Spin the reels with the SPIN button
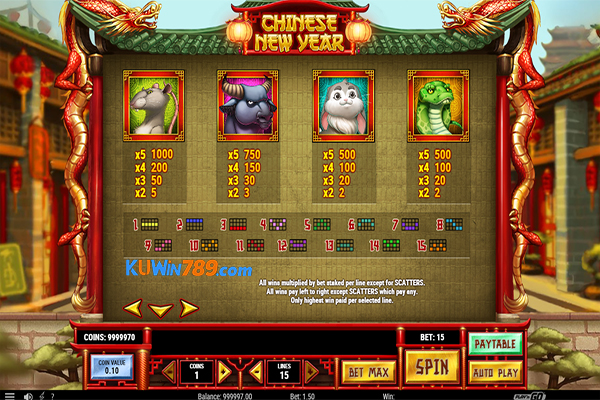 [431, 366]
